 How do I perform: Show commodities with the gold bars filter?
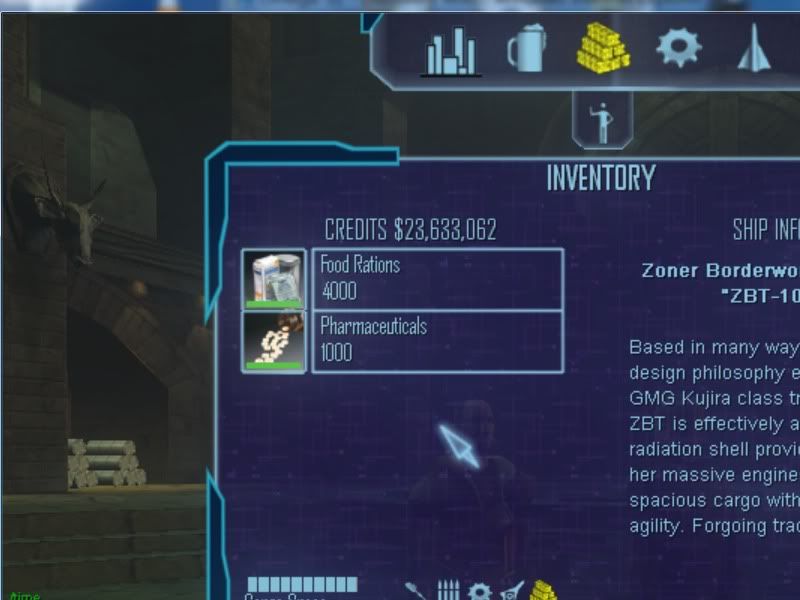(542, 590)
